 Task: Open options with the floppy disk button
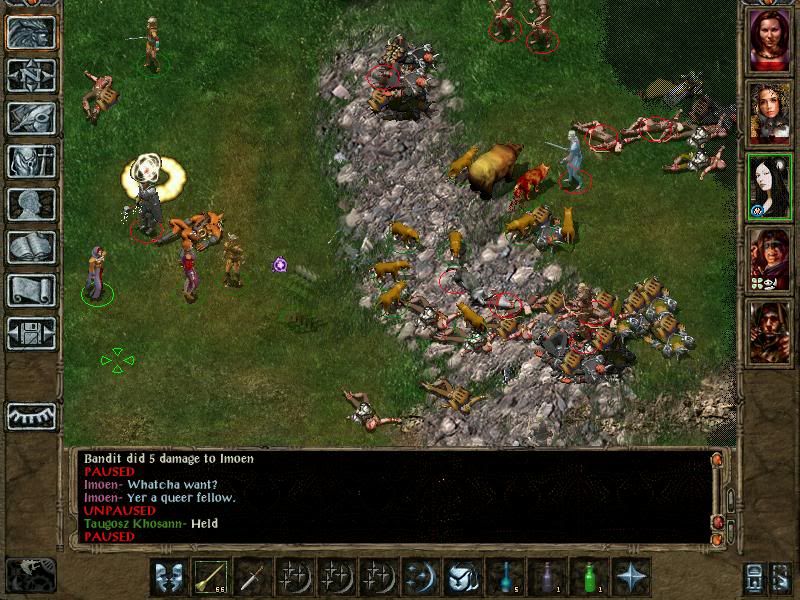[x=31, y=333]
